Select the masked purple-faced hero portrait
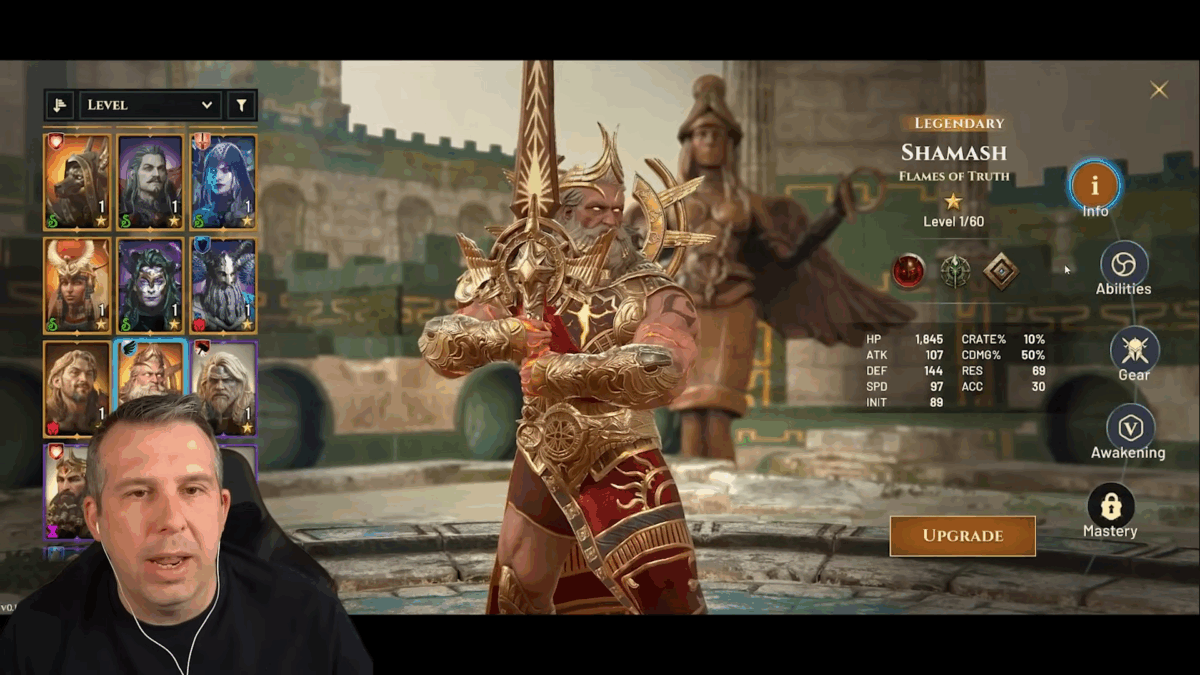 point(151,285)
